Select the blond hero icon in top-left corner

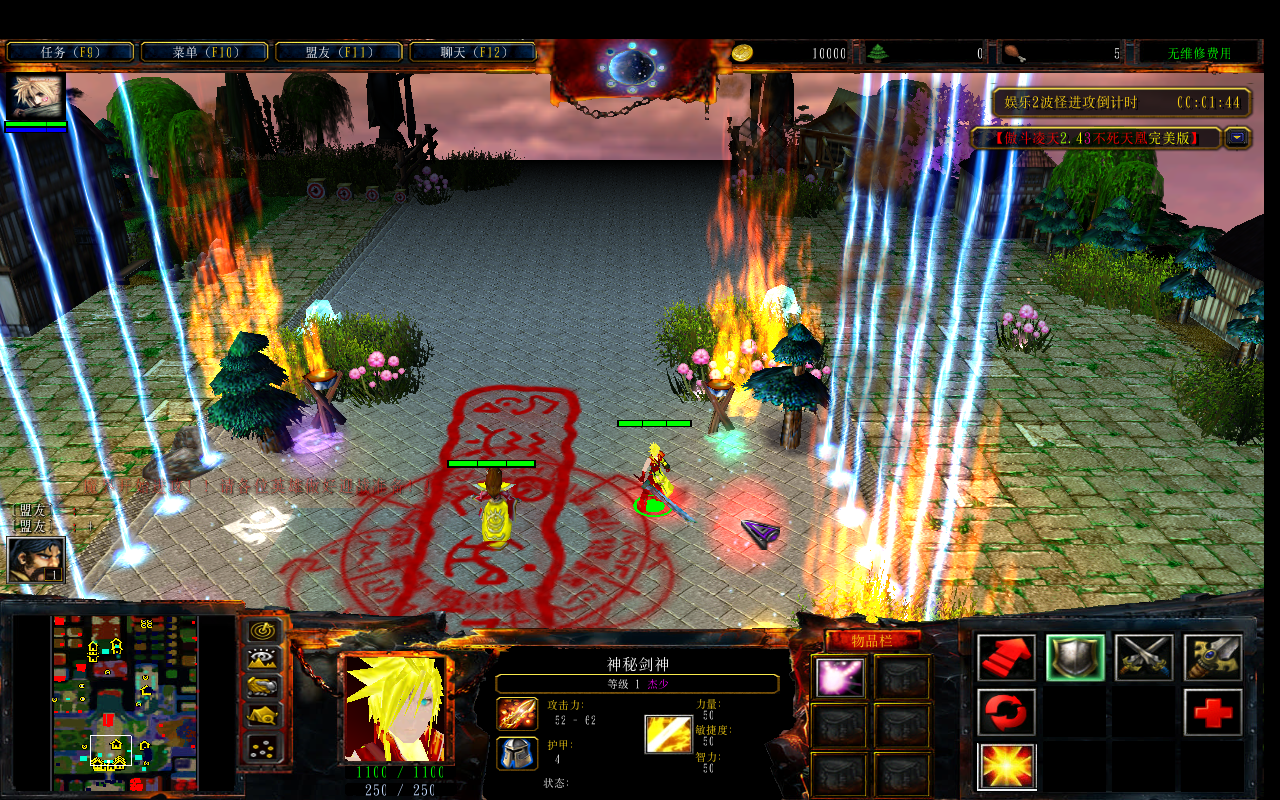pos(36,97)
